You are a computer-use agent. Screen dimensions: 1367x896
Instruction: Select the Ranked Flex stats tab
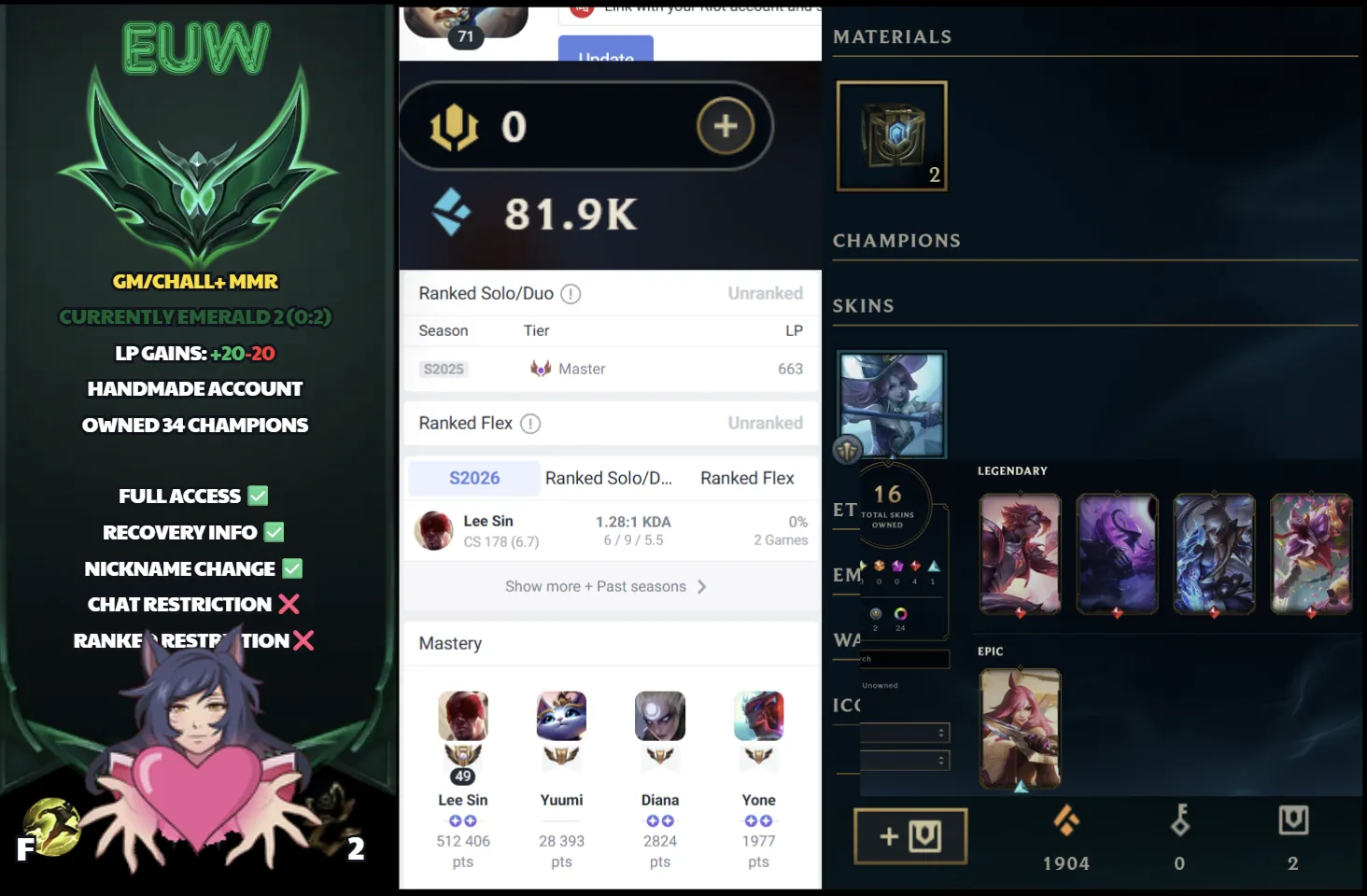click(747, 478)
